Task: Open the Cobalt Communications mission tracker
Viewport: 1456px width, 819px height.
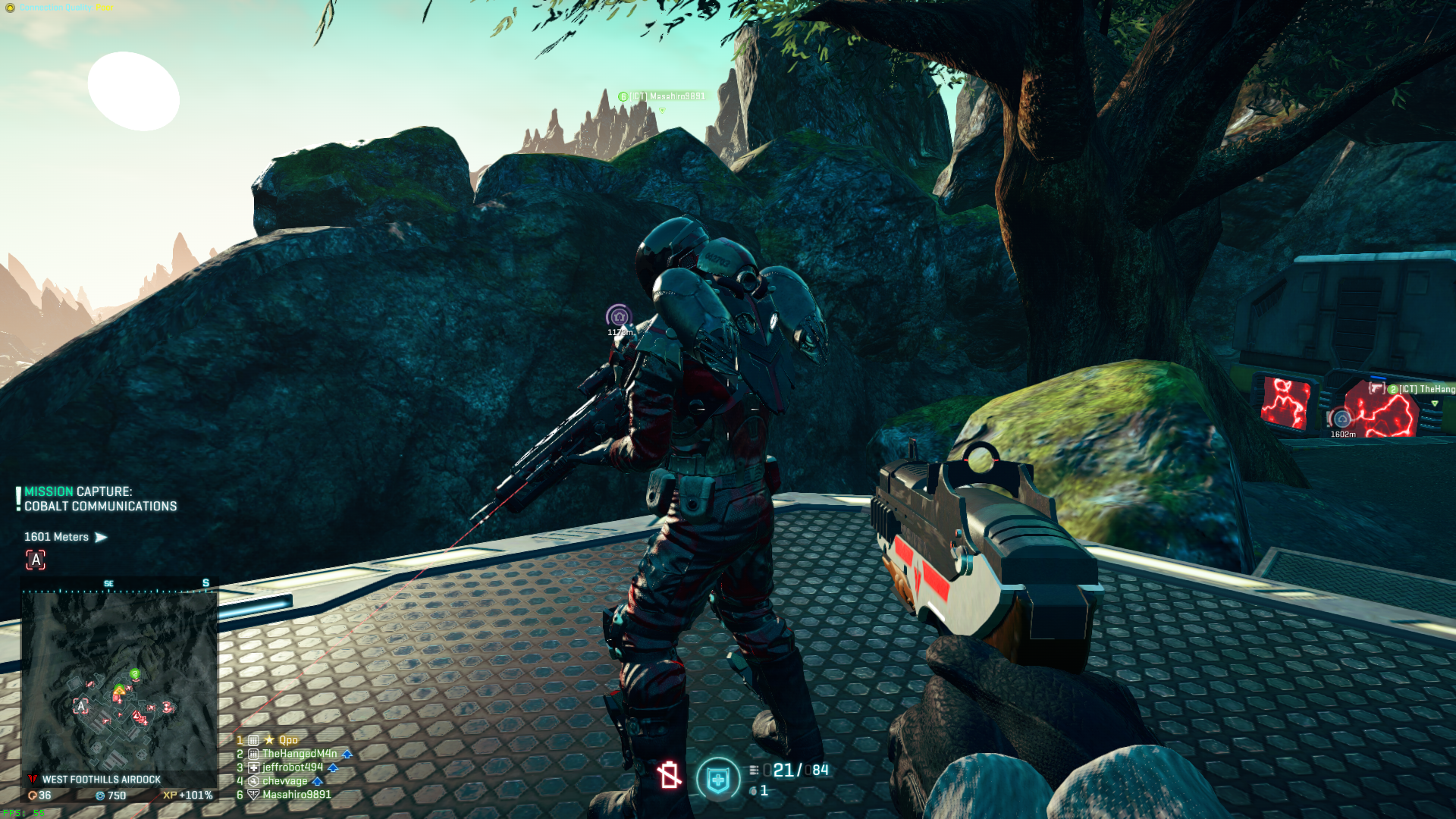Action: coord(100,499)
